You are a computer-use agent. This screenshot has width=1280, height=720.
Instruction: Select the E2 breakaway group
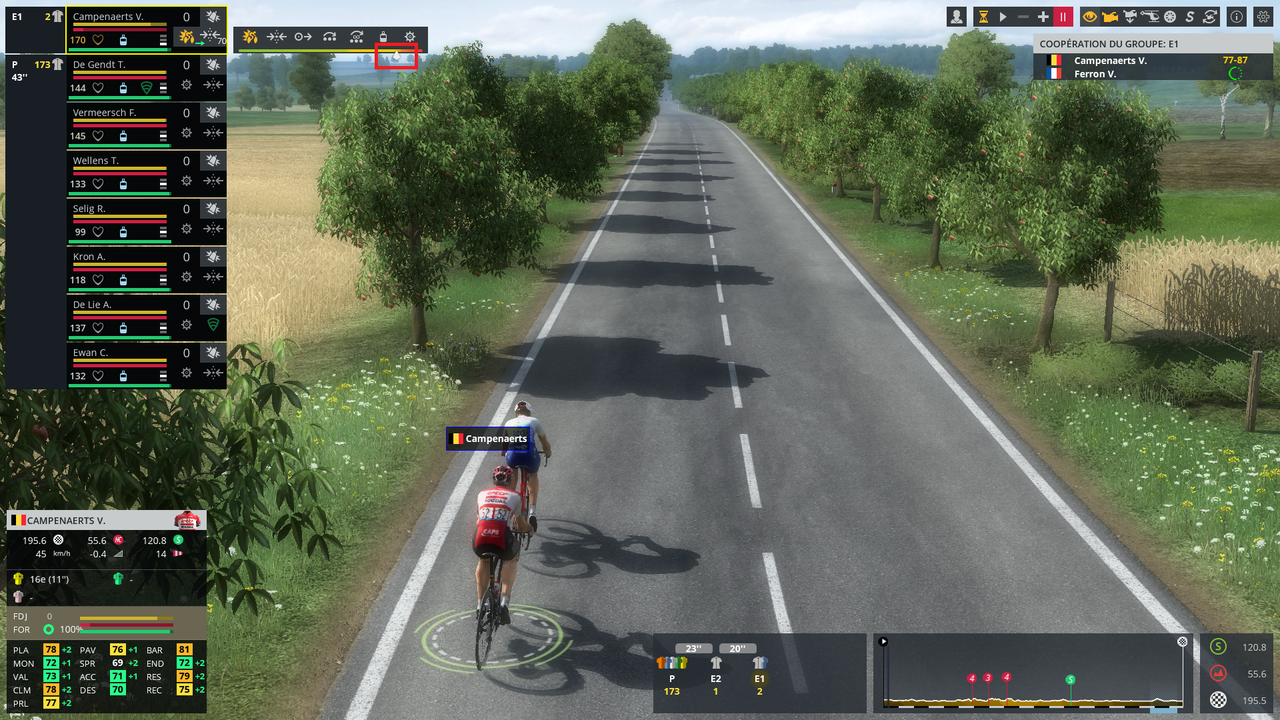pyautogui.click(x=716, y=662)
